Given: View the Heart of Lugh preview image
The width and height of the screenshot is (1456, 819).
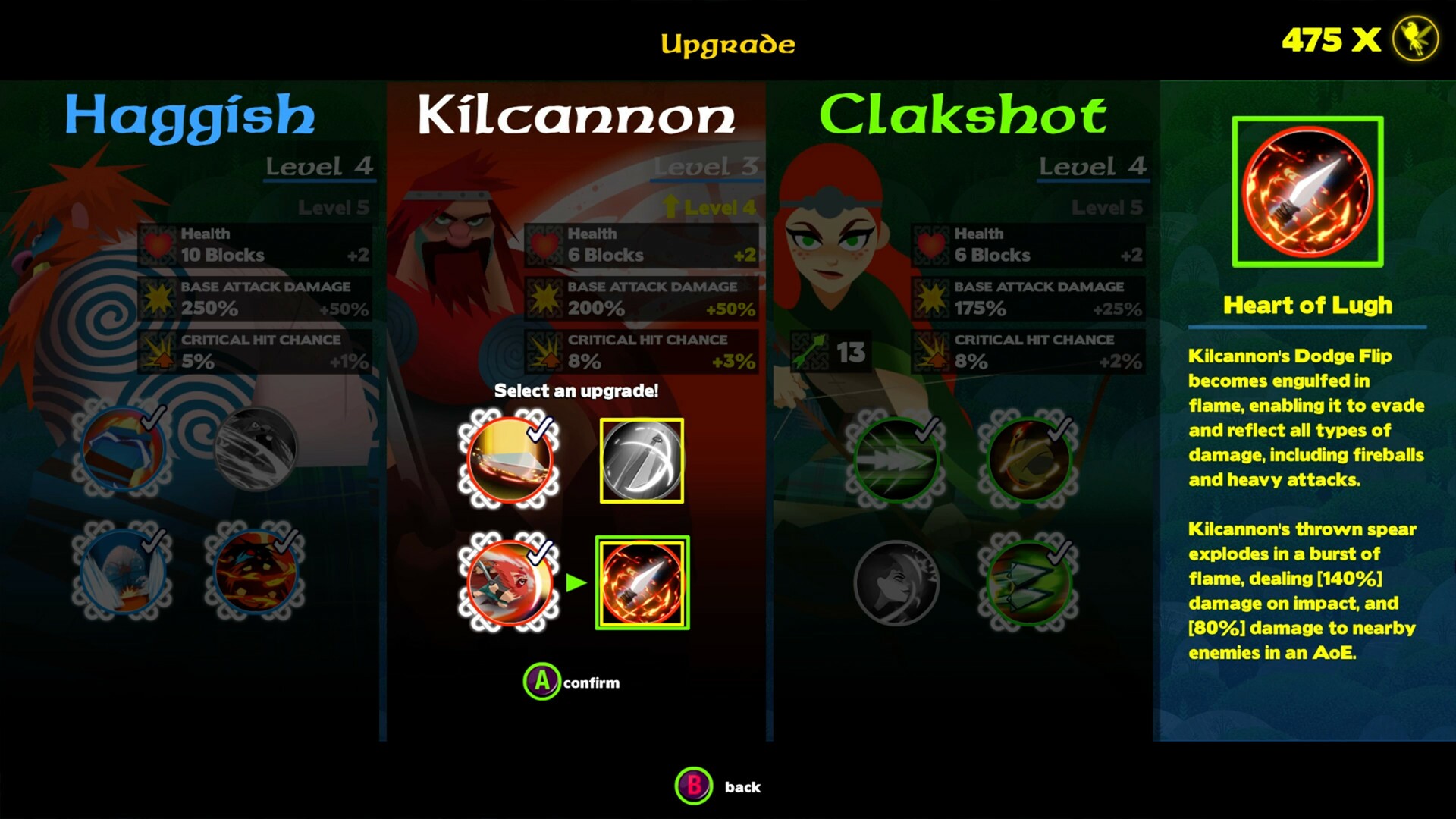Looking at the screenshot, I should (x=1308, y=193).
